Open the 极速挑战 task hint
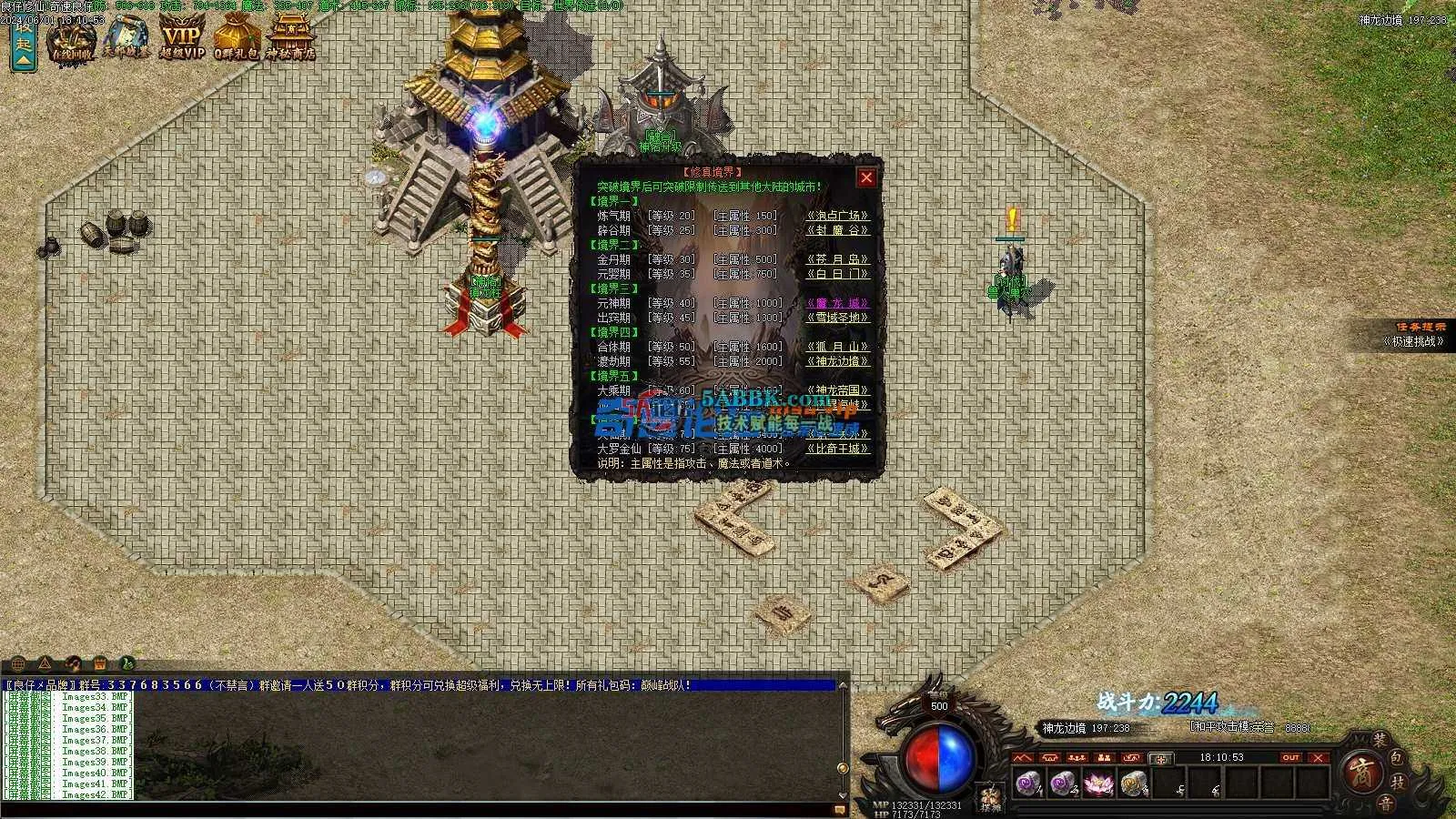 (x=1413, y=341)
